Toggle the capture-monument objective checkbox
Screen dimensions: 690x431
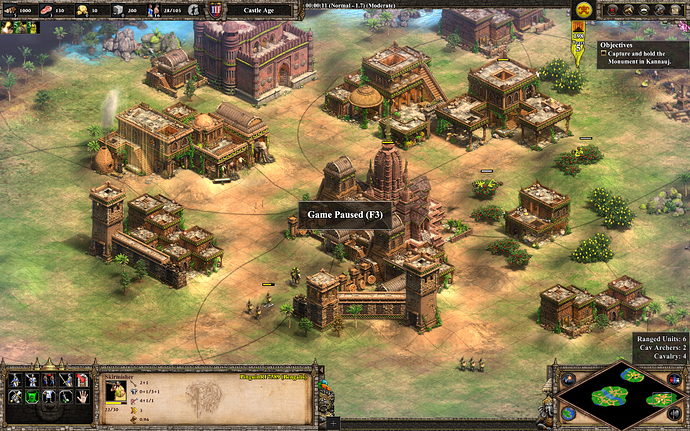click(x=604, y=55)
